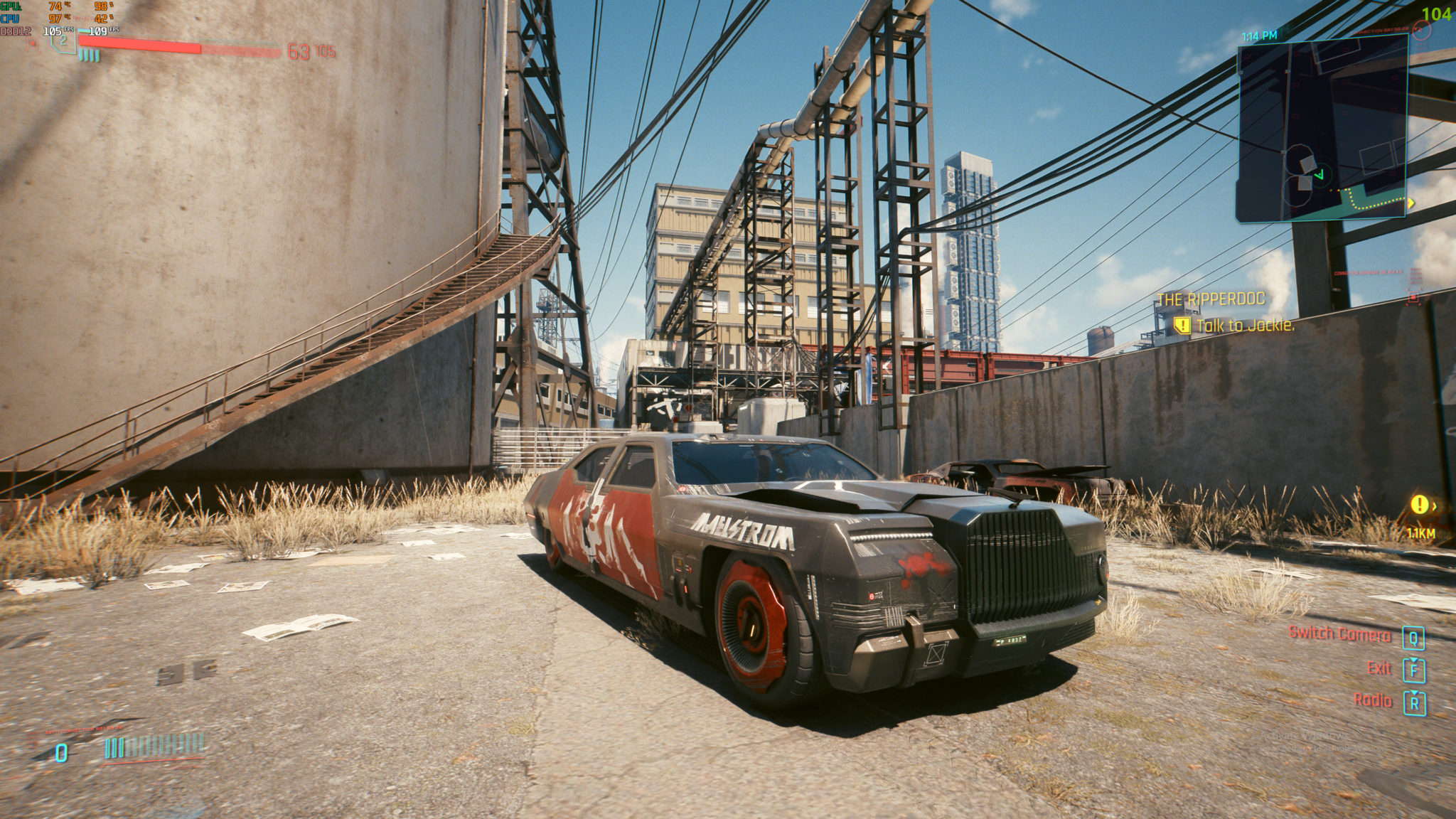Click the green player arrow on minimap
Image resolution: width=1456 pixels, height=819 pixels.
[x=1319, y=174]
